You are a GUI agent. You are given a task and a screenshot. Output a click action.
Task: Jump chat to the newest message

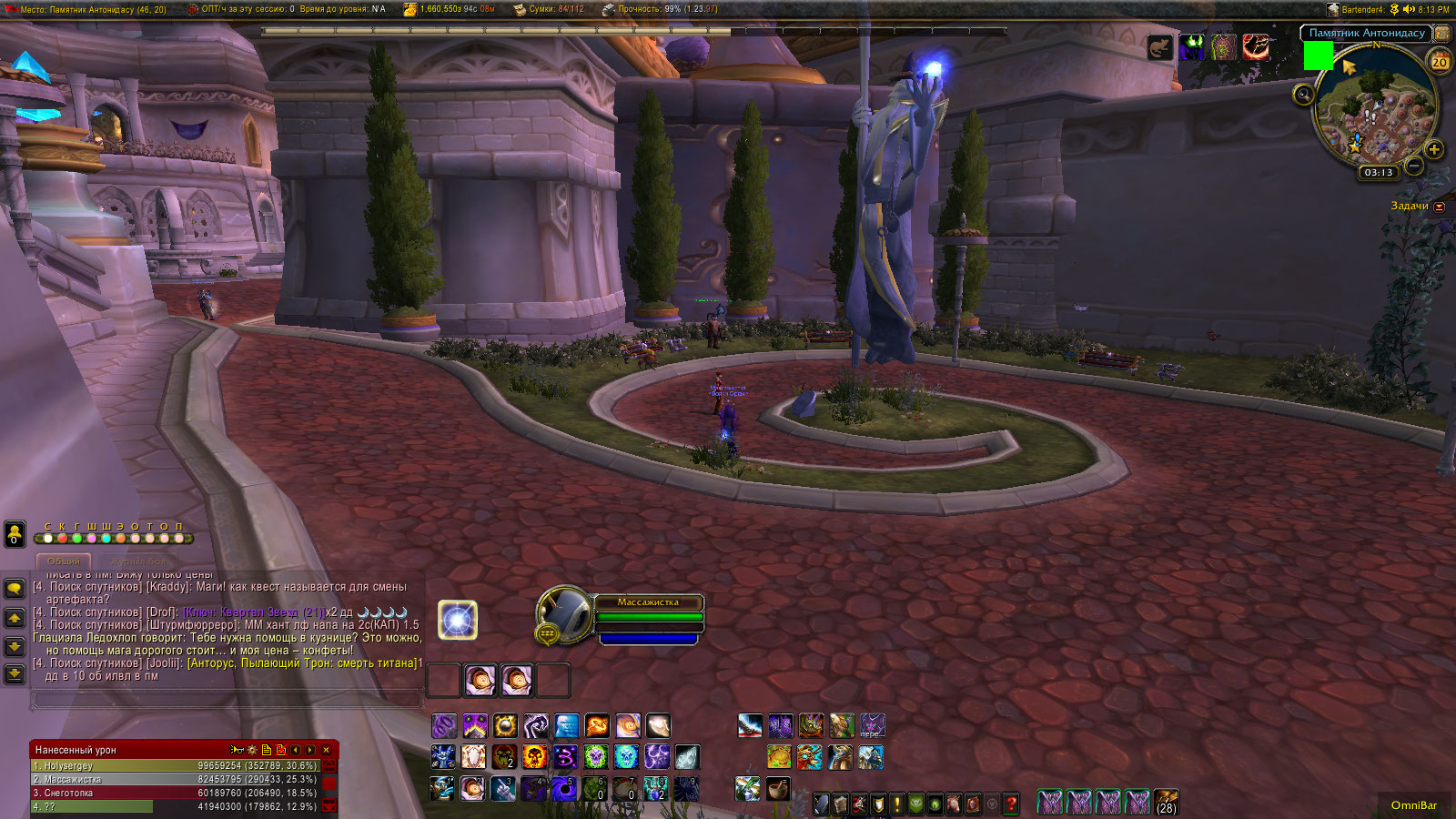pos(15,674)
